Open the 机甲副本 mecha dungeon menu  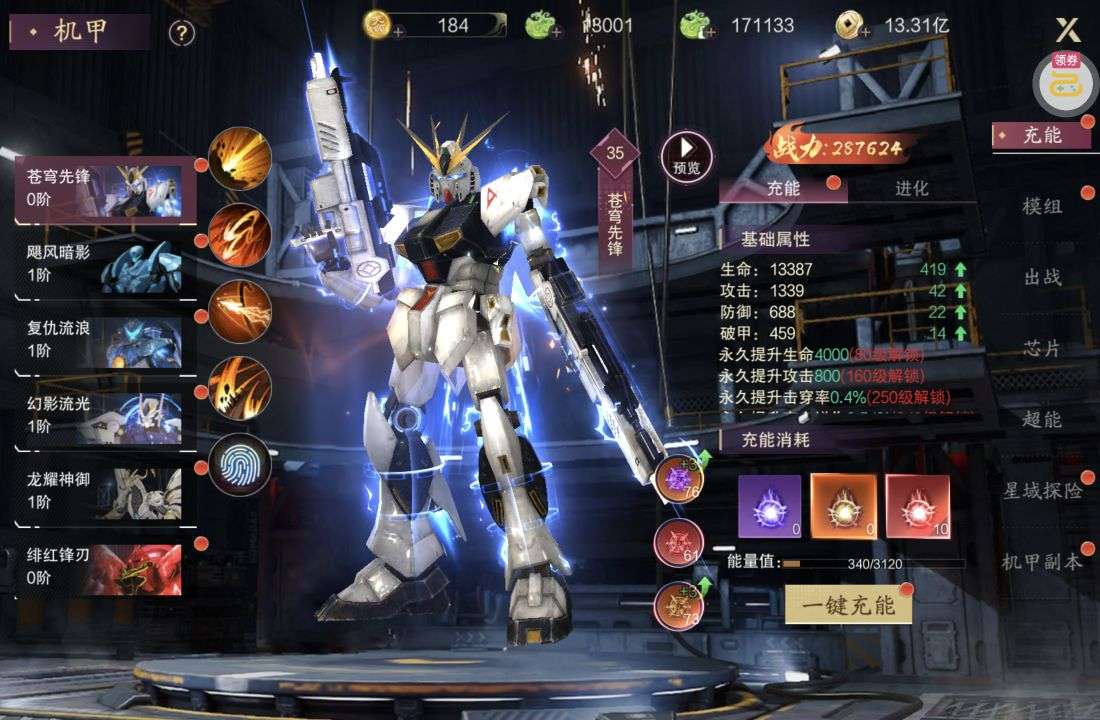[1043, 561]
